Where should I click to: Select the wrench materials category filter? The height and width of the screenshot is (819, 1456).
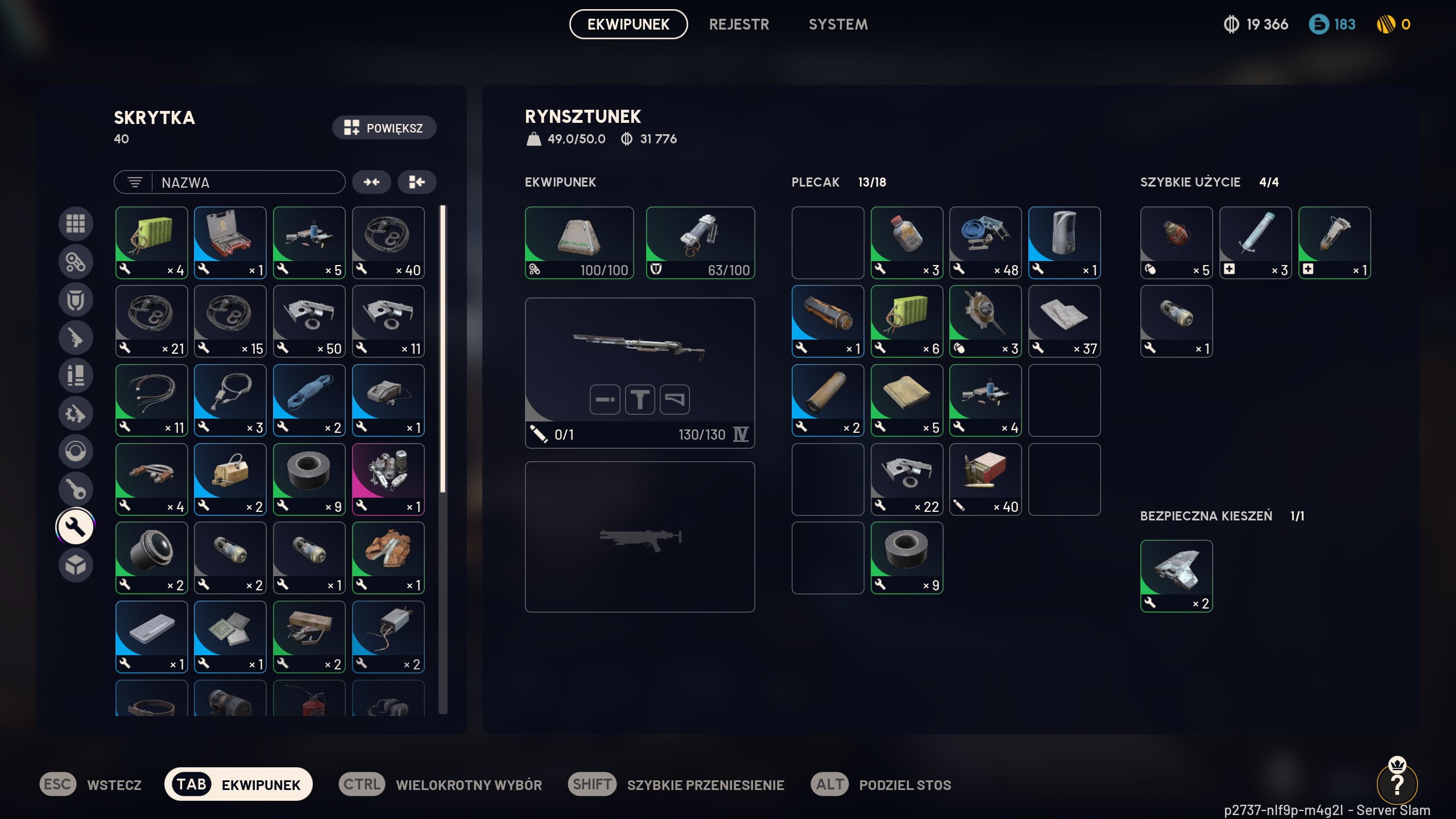(x=76, y=527)
